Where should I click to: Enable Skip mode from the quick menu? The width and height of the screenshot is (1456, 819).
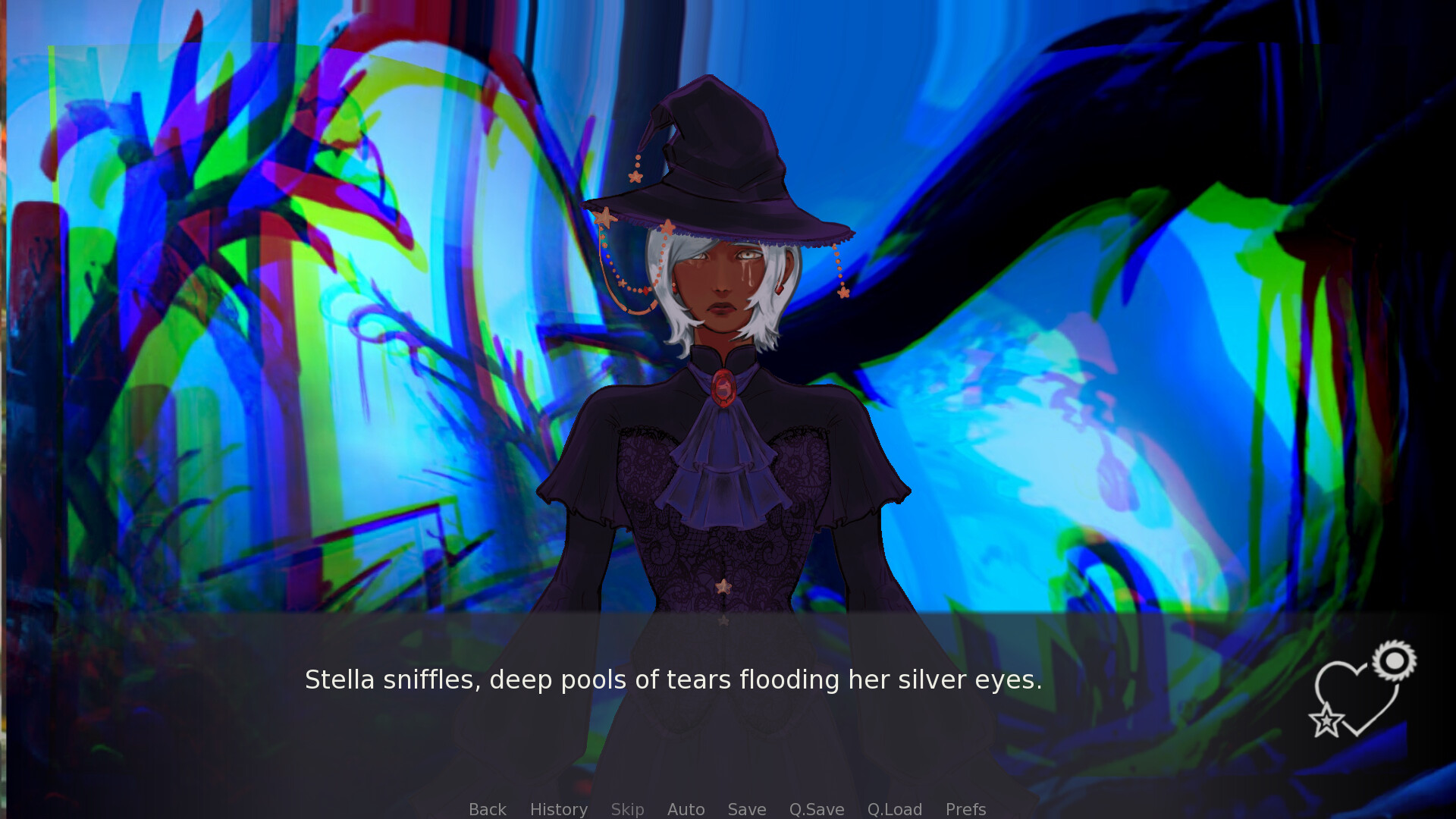(x=627, y=808)
